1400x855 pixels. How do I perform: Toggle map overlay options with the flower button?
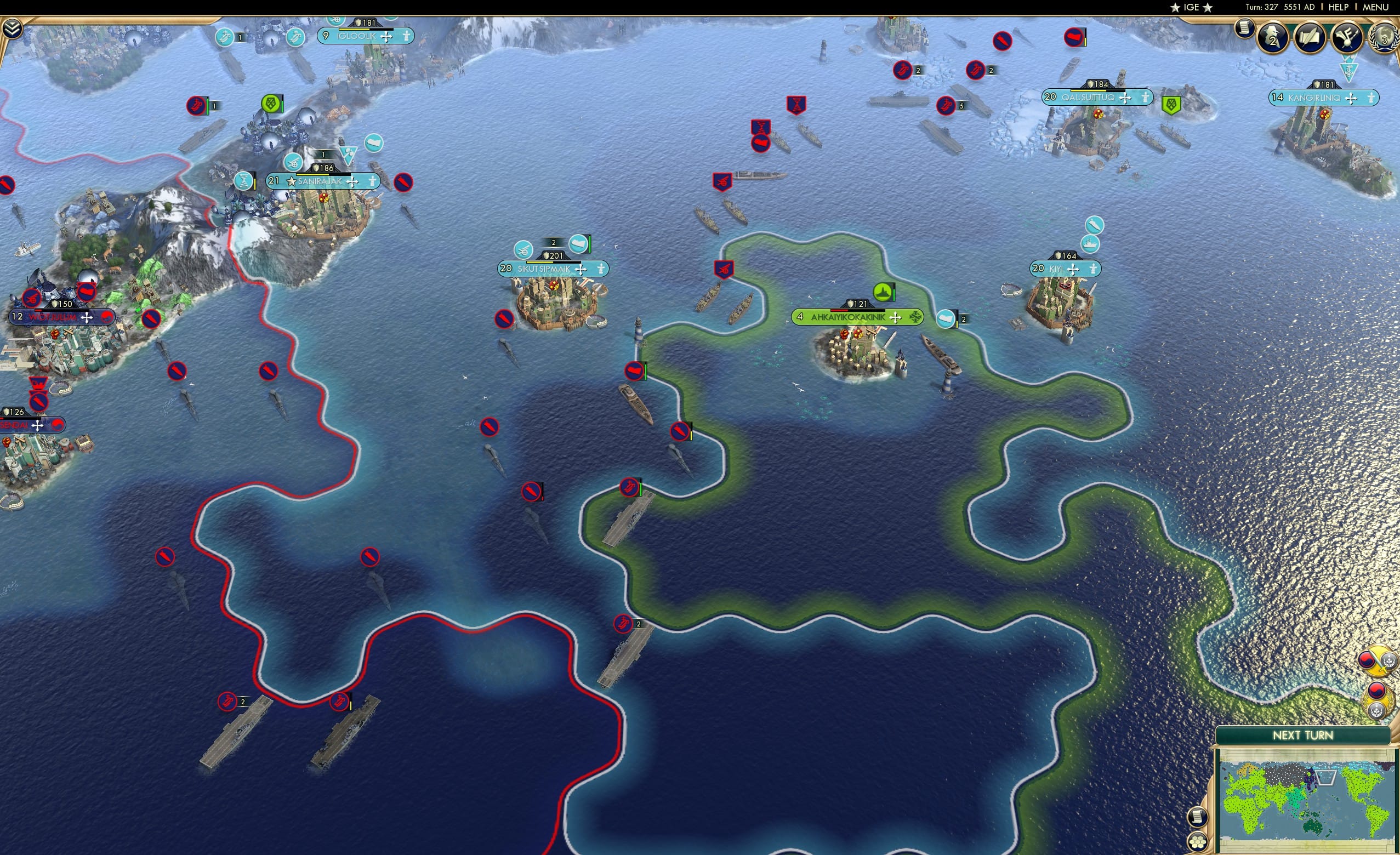pyautogui.click(x=1199, y=842)
